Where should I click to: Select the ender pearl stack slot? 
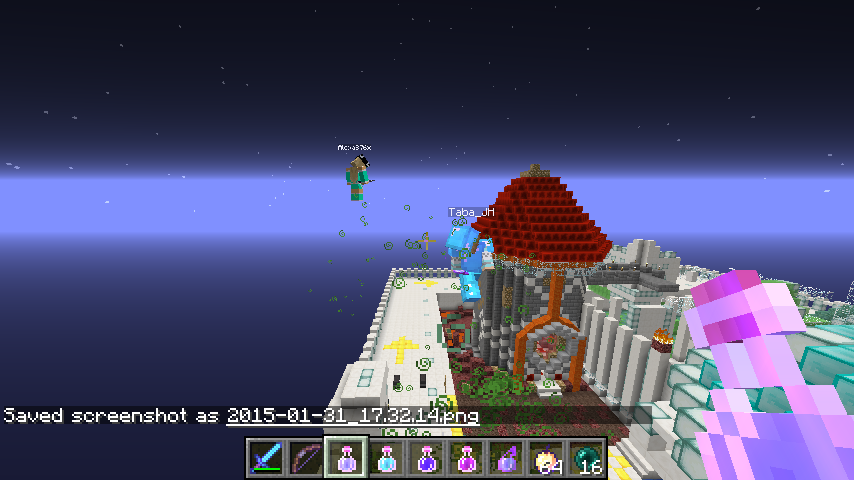click(x=586, y=459)
